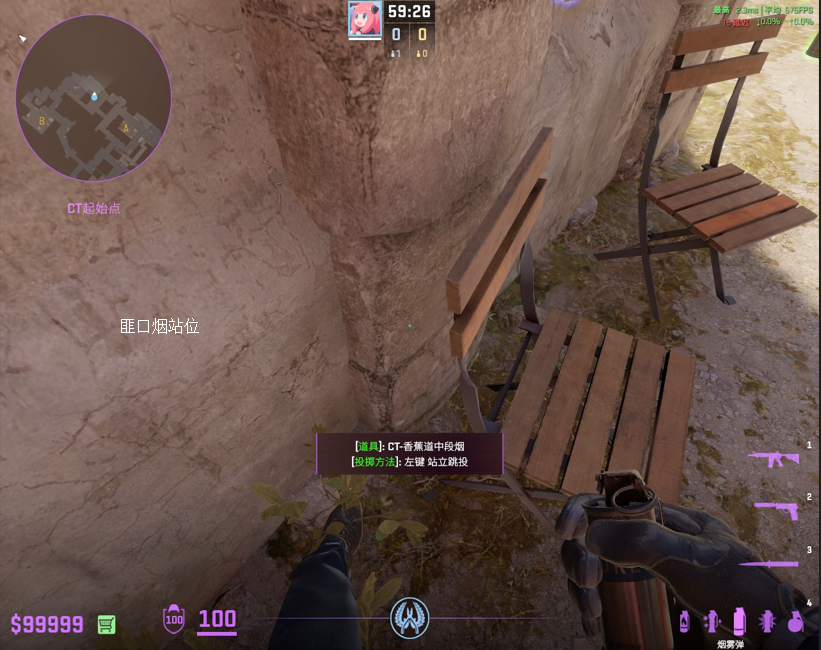This screenshot has width=821, height=650.
Task: Click the armor shield icon
Action: pos(174,620)
